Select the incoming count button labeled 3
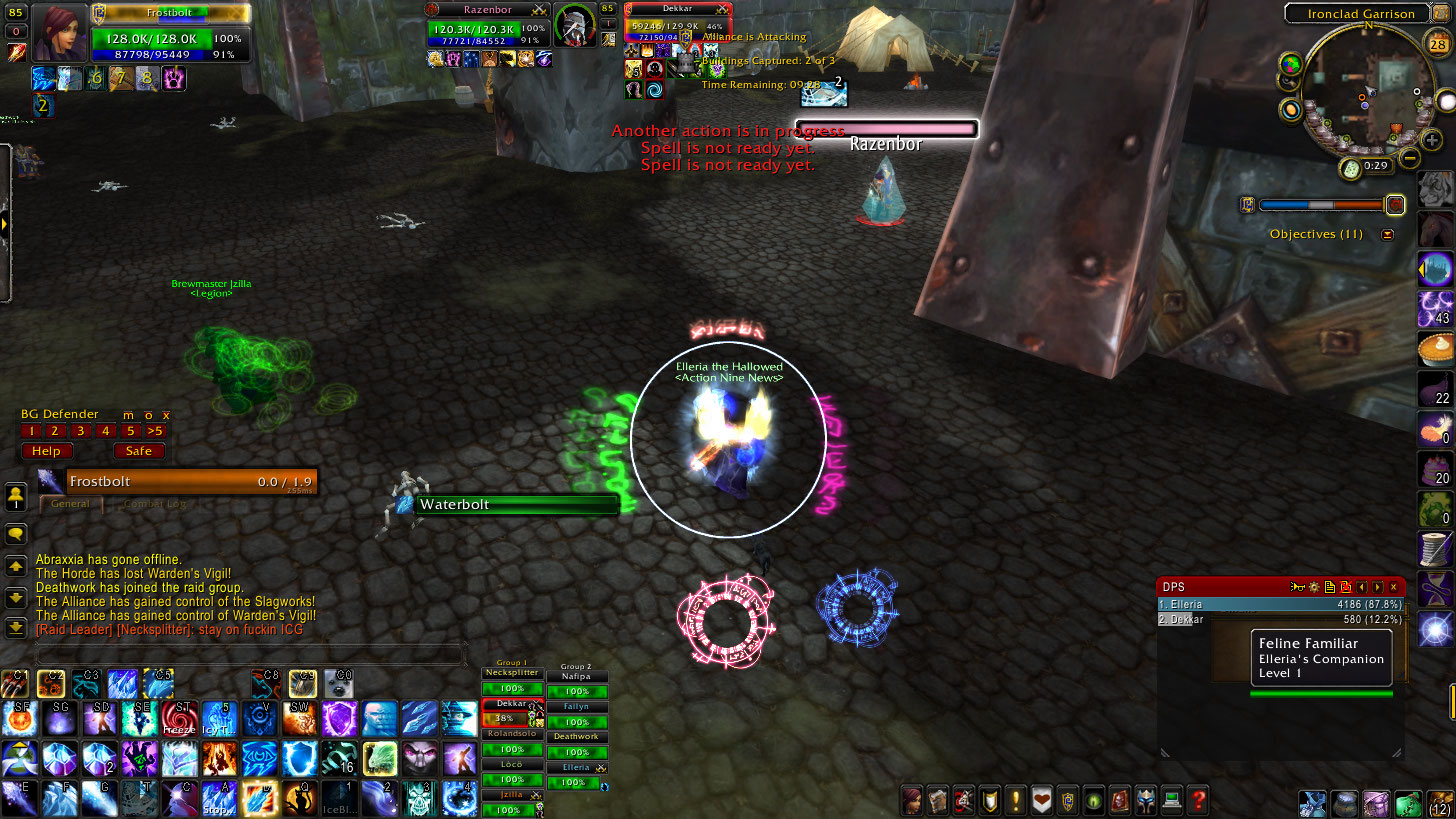This screenshot has width=1456, height=819. [80, 431]
